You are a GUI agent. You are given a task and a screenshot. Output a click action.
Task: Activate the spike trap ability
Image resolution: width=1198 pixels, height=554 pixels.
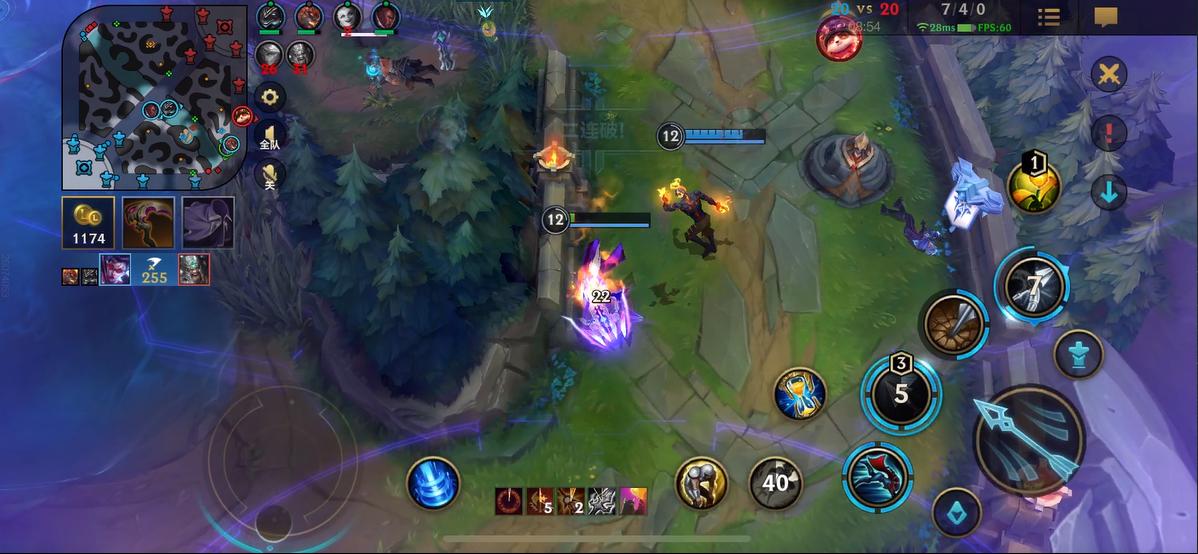coord(953,324)
